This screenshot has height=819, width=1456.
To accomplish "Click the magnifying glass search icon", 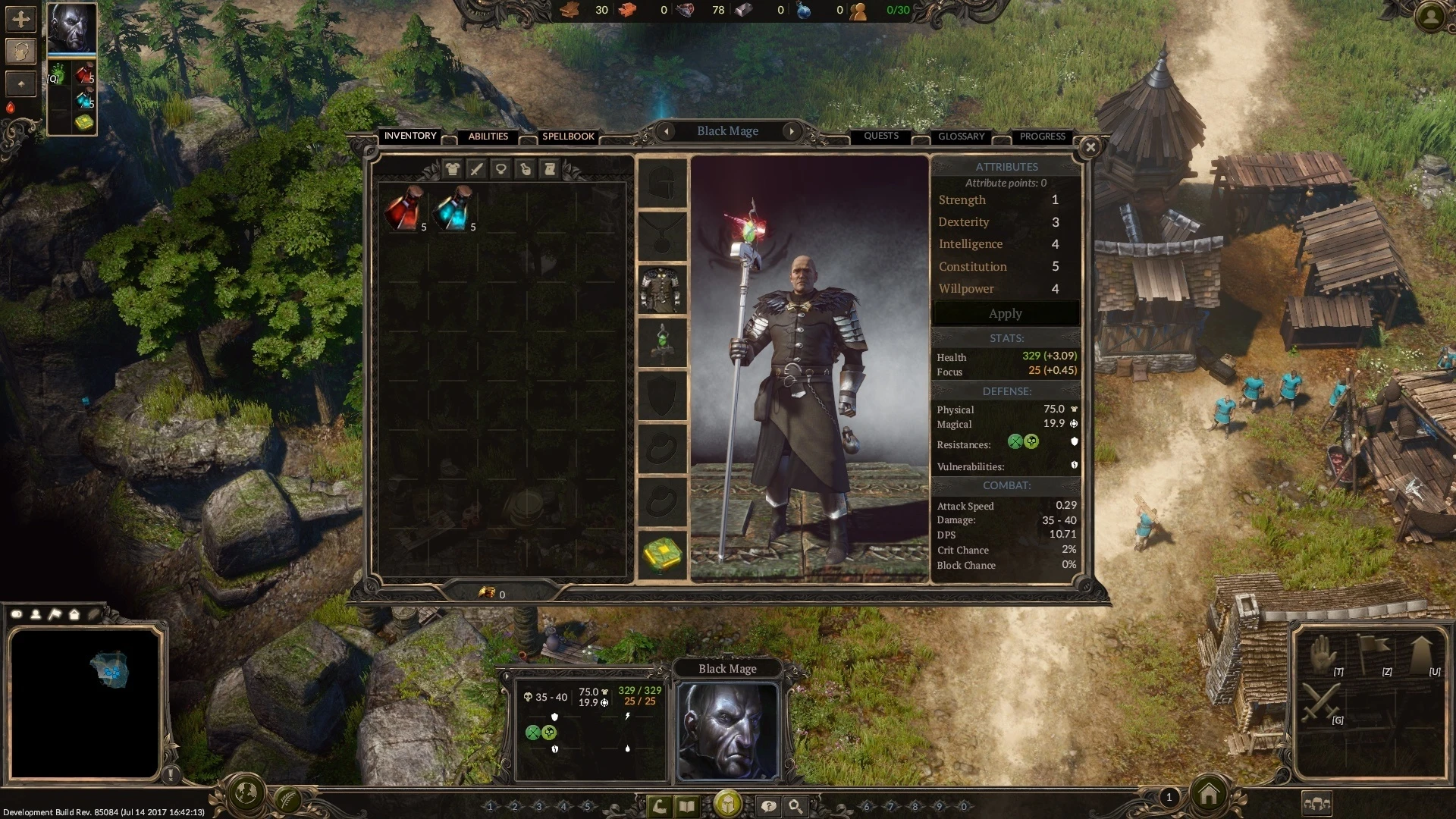I will pos(793,807).
